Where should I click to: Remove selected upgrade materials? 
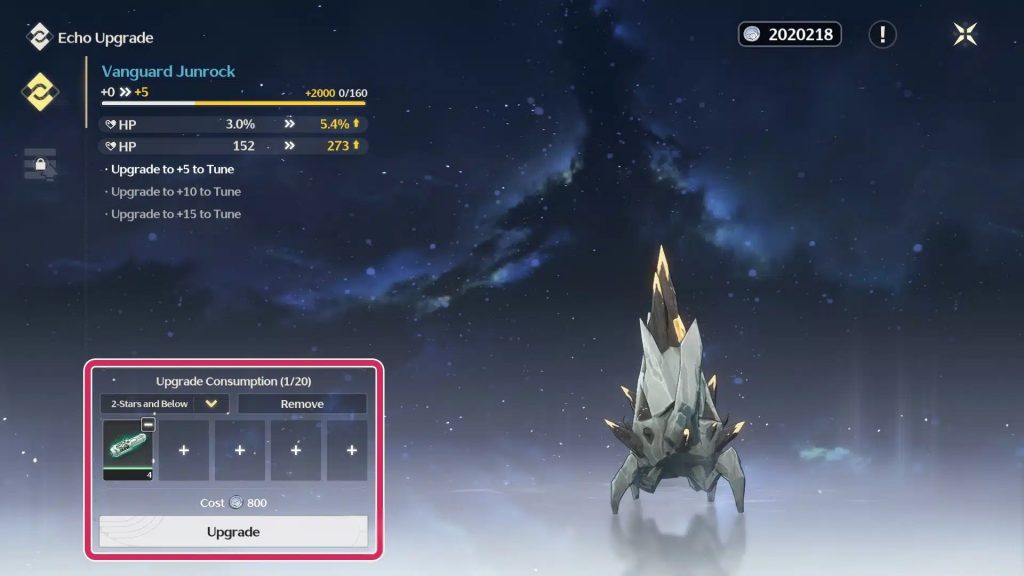(x=302, y=404)
